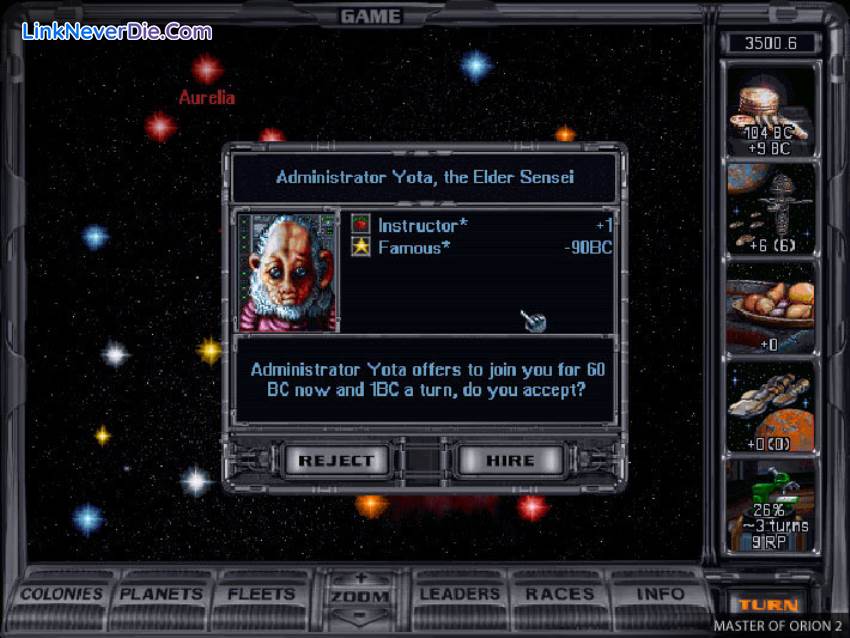This screenshot has width=850, height=638.
Task: Zoom in on the galaxy map
Action: pyautogui.click(x=360, y=579)
